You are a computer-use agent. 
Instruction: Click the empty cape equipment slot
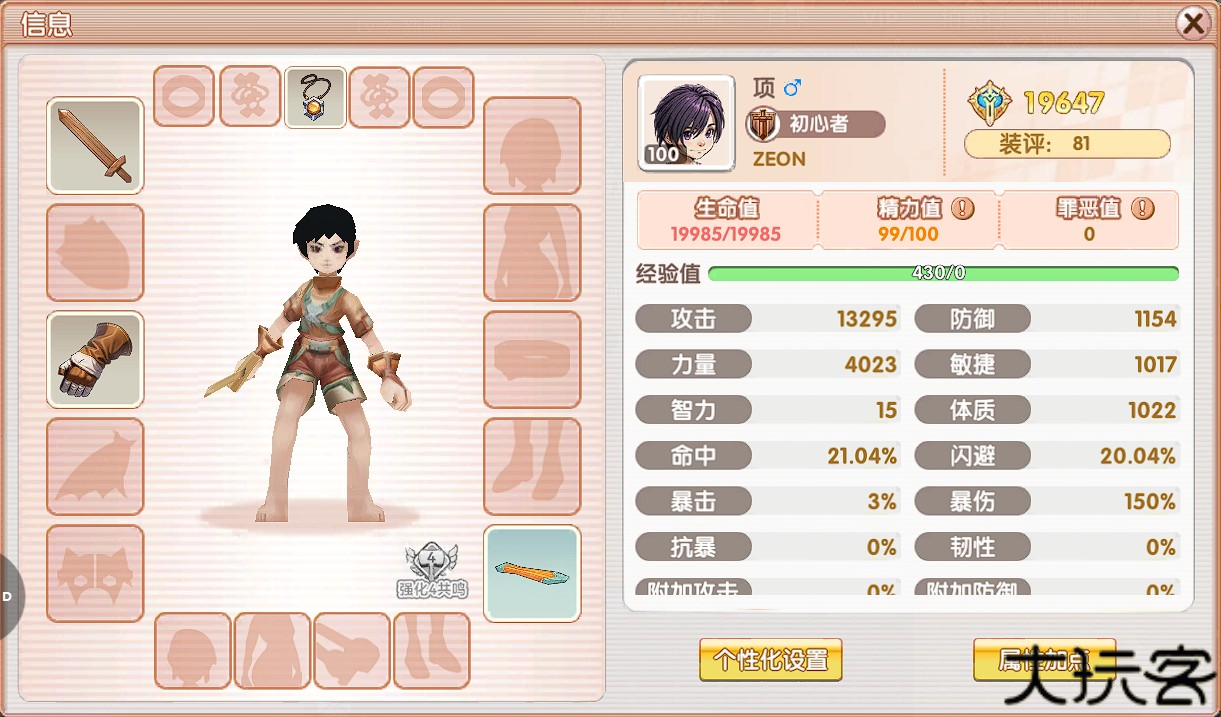[x=95, y=467]
